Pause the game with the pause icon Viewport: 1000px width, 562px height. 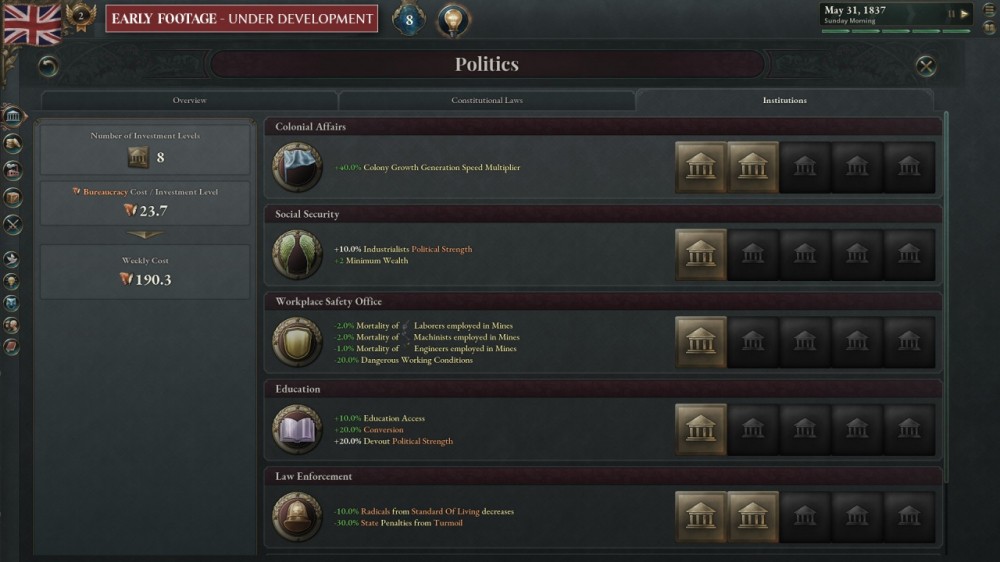[951, 14]
